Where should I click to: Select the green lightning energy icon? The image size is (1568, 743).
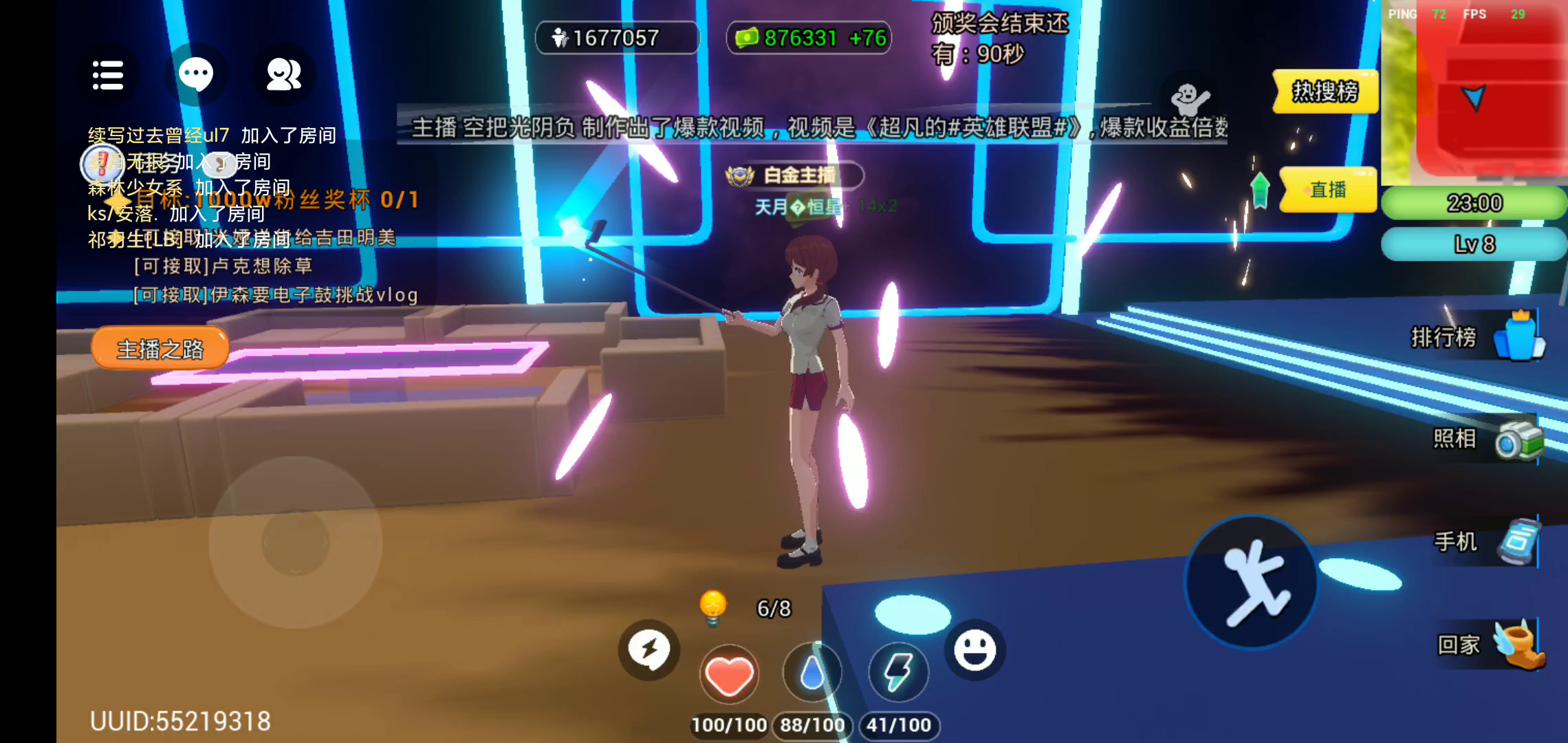click(x=898, y=673)
